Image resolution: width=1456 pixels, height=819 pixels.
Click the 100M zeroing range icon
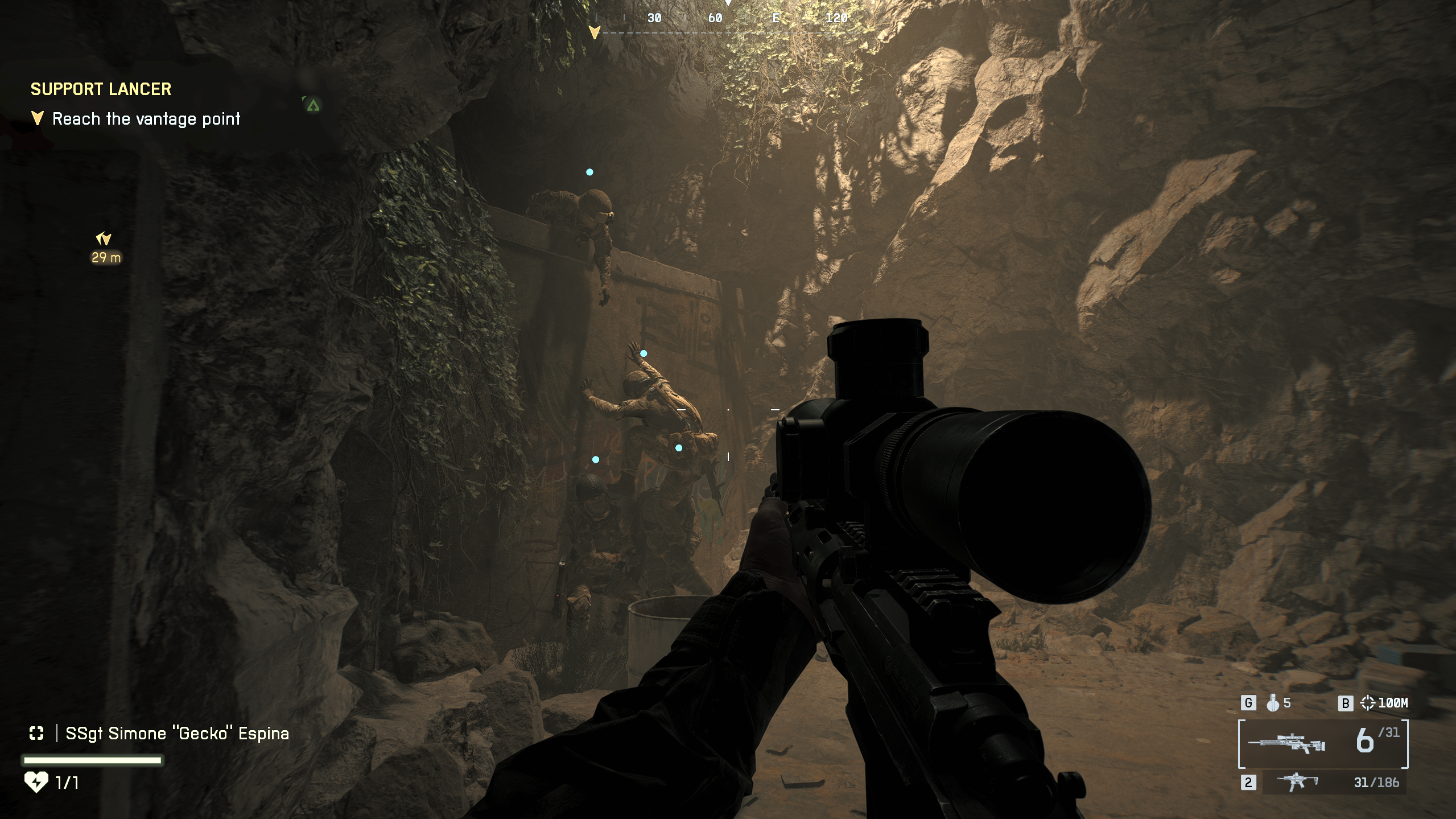tap(1367, 703)
